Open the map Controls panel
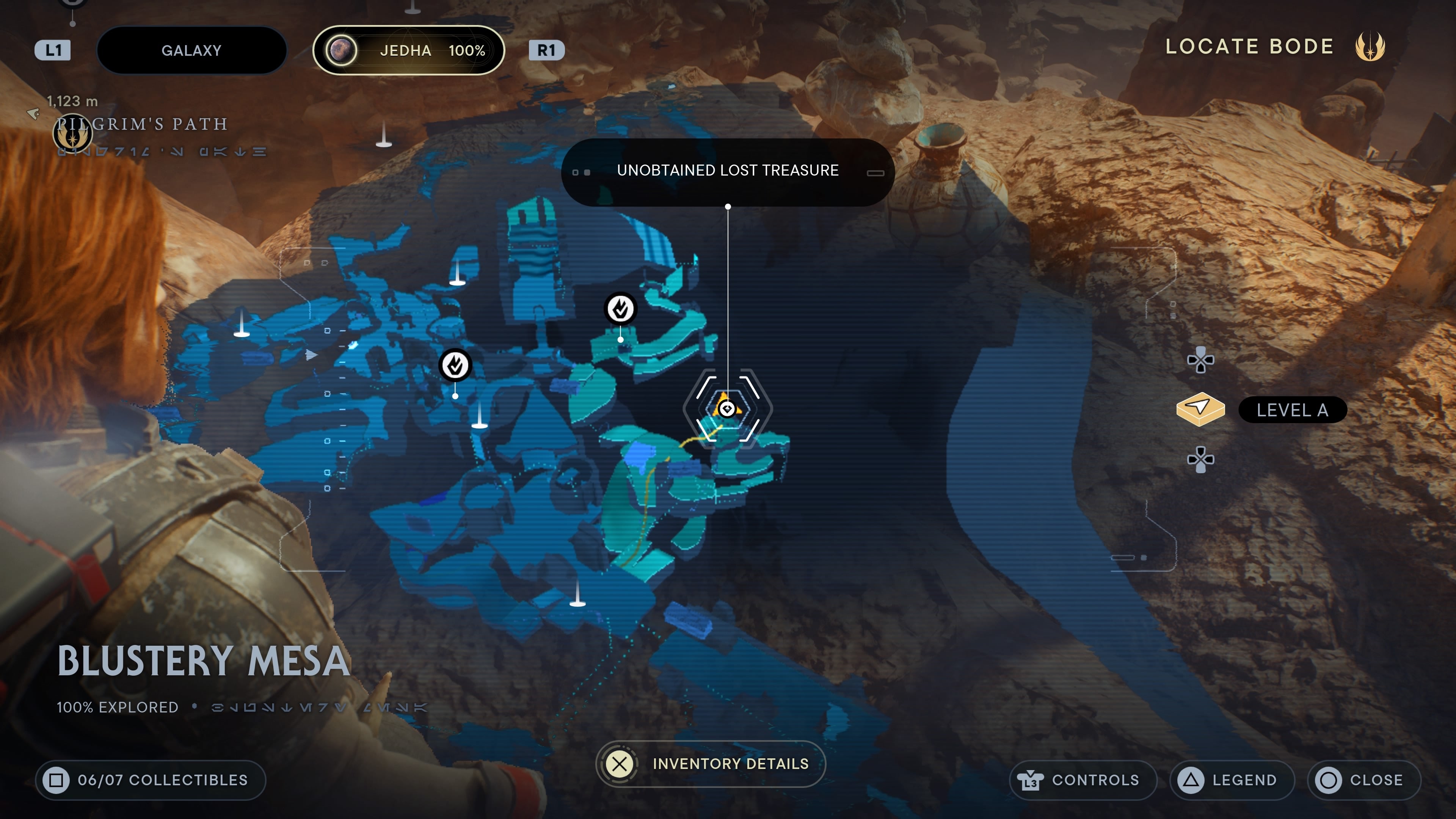Image resolution: width=1456 pixels, height=819 pixels. coord(1082,780)
